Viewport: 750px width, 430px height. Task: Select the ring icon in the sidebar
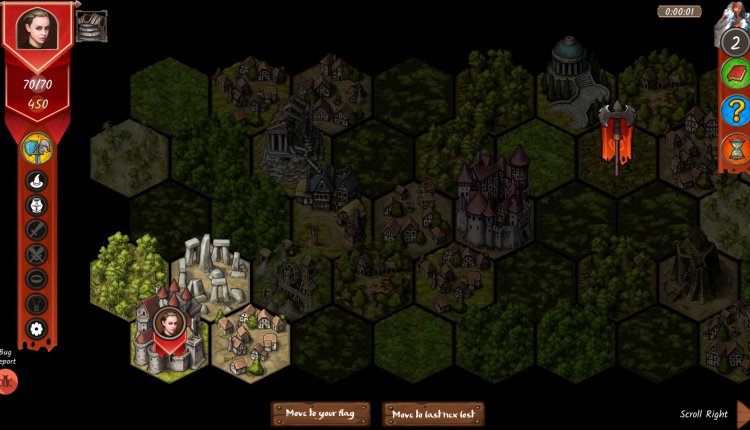point(37,278)
